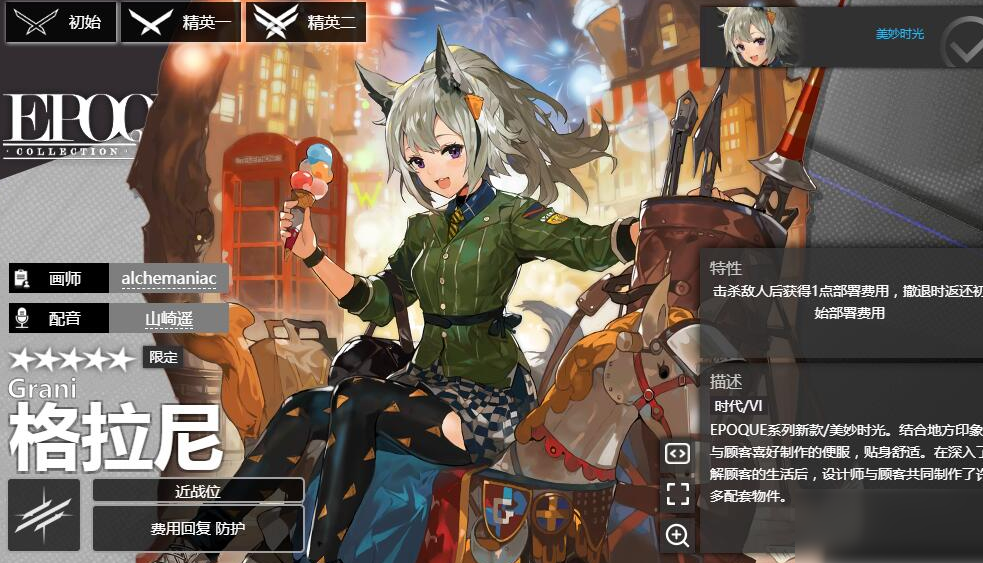983x563 pixels.
Task: Open voice actor 山崎遥 link
Action: [169, 319]
